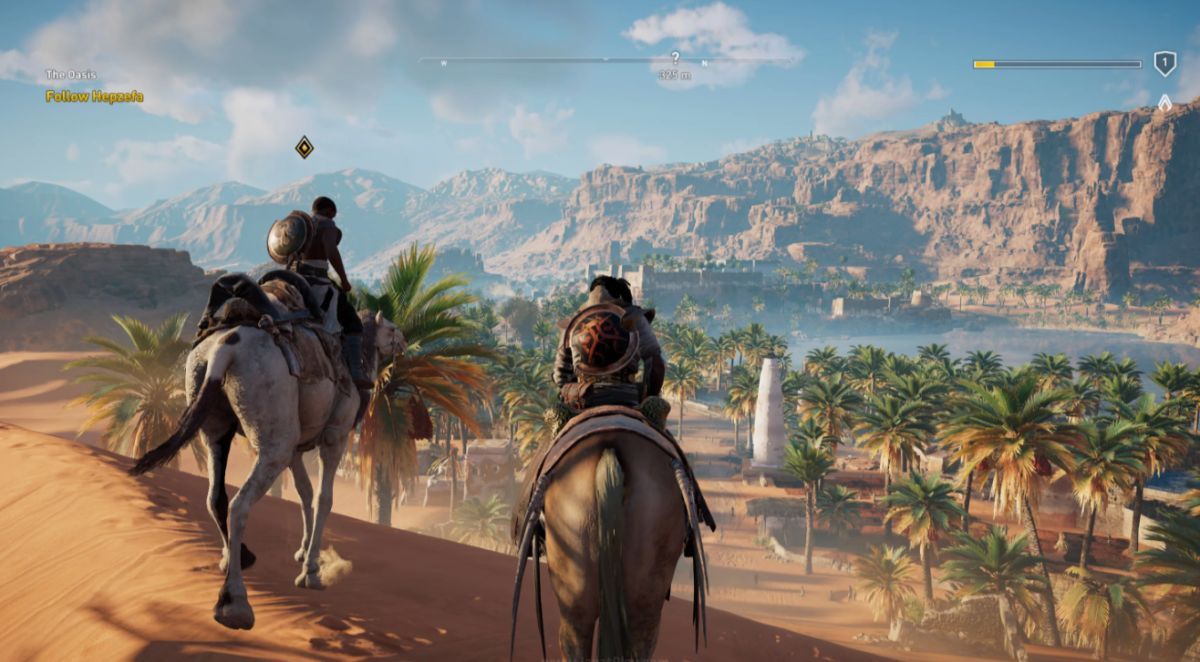Screen dimensions: 1200x662
Task: Click the question mark compass marker
Action: (675, 58)
